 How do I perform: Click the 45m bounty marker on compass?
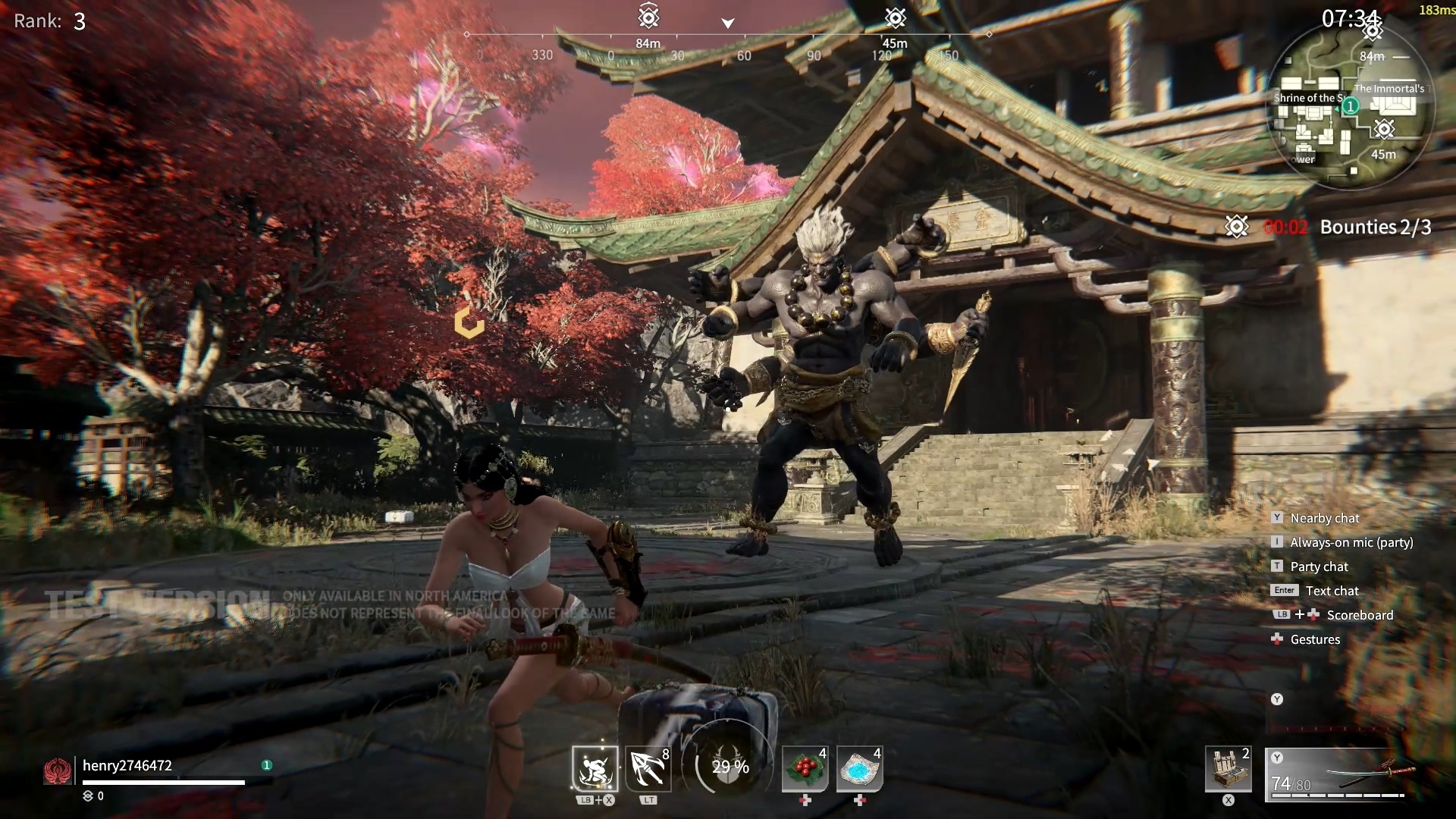point(896,17)
